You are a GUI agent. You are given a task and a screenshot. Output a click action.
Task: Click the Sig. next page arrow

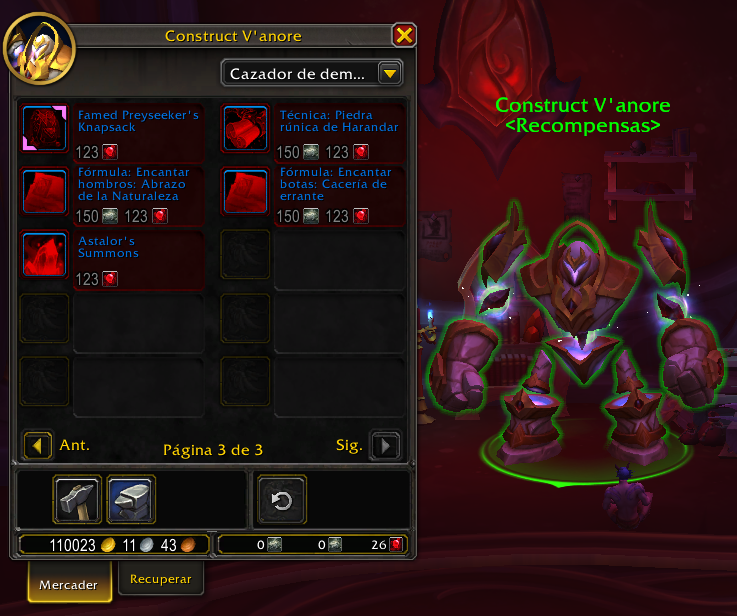(x=385, y=445)
